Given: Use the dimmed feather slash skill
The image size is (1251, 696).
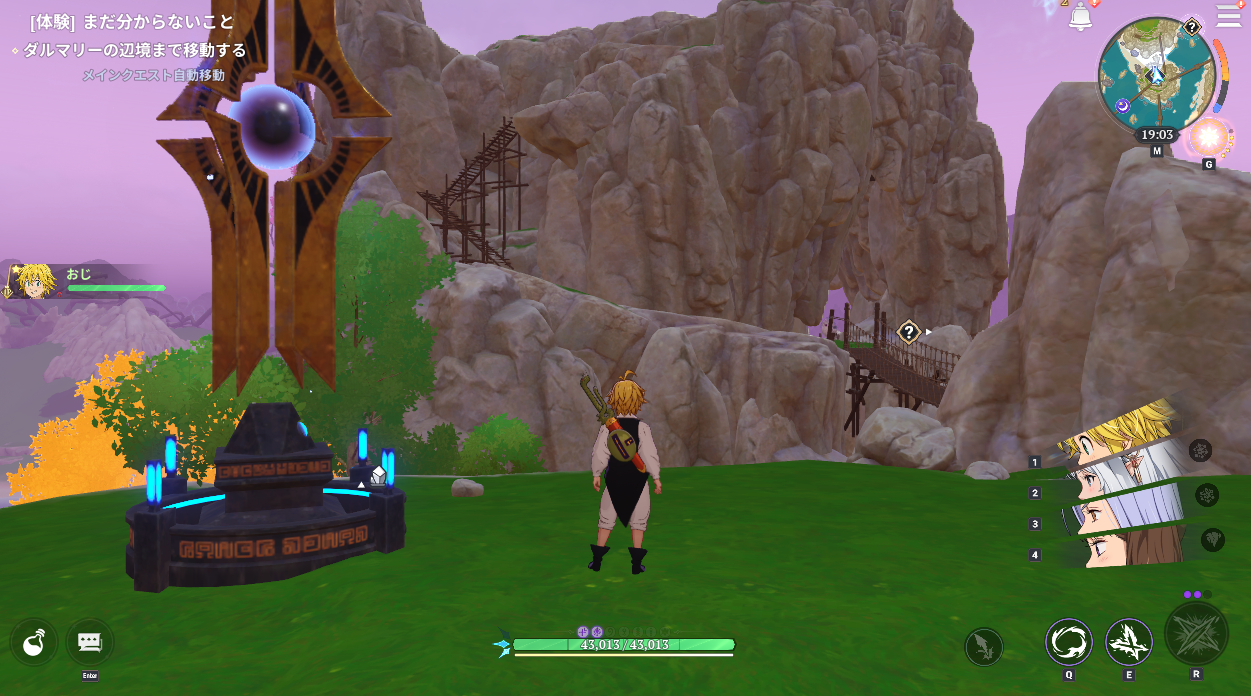Looking at the screenshot, I should click(x=983, y=646).
